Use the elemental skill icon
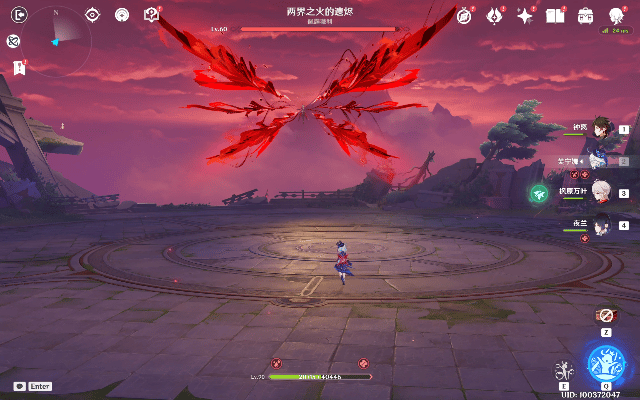This screenshot has height=400, width=640. pyautogui.click(x=564, y=371)
